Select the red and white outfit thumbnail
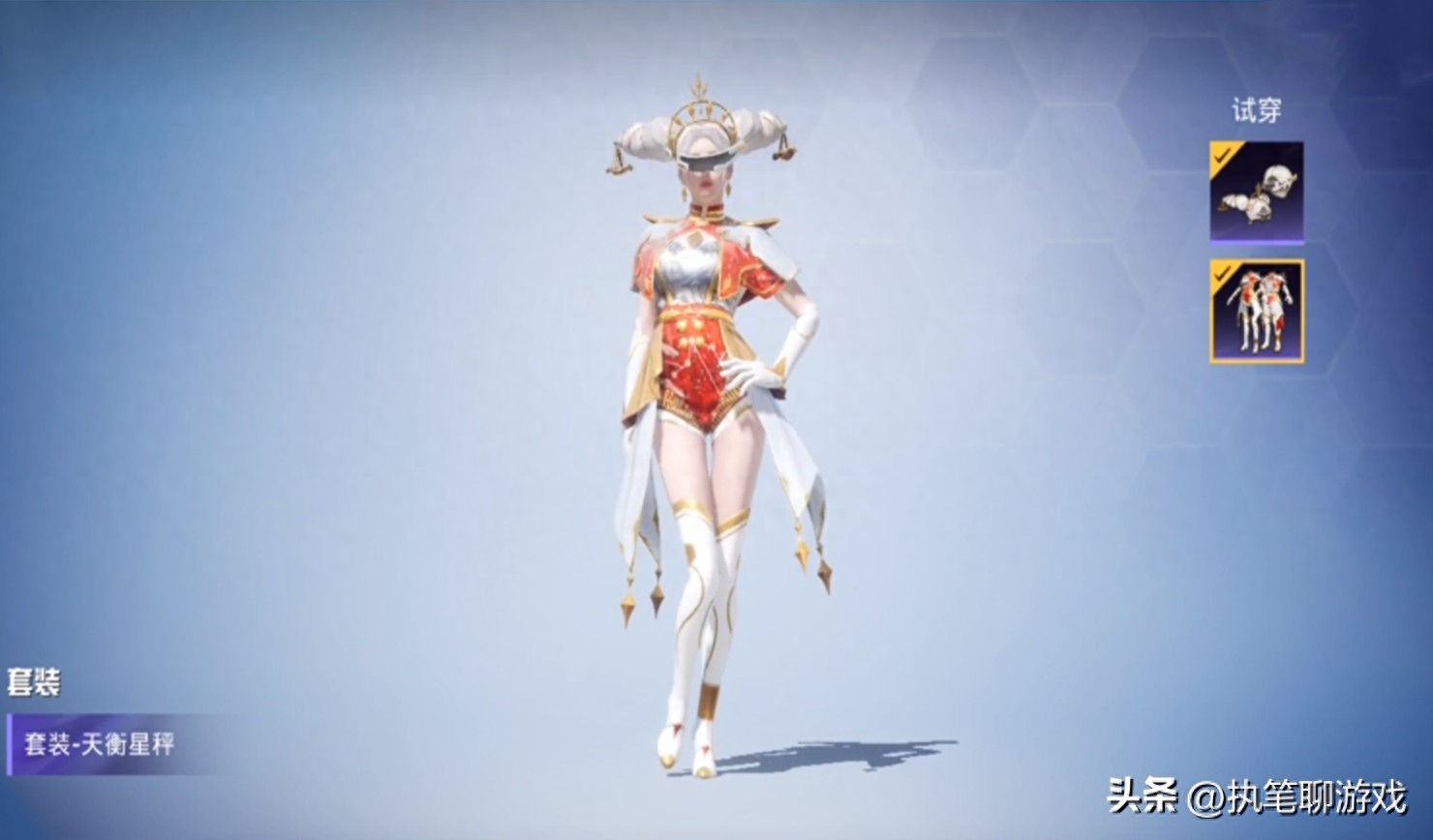The height and width of the screenshot is (840, 1433). [1256, 312]
